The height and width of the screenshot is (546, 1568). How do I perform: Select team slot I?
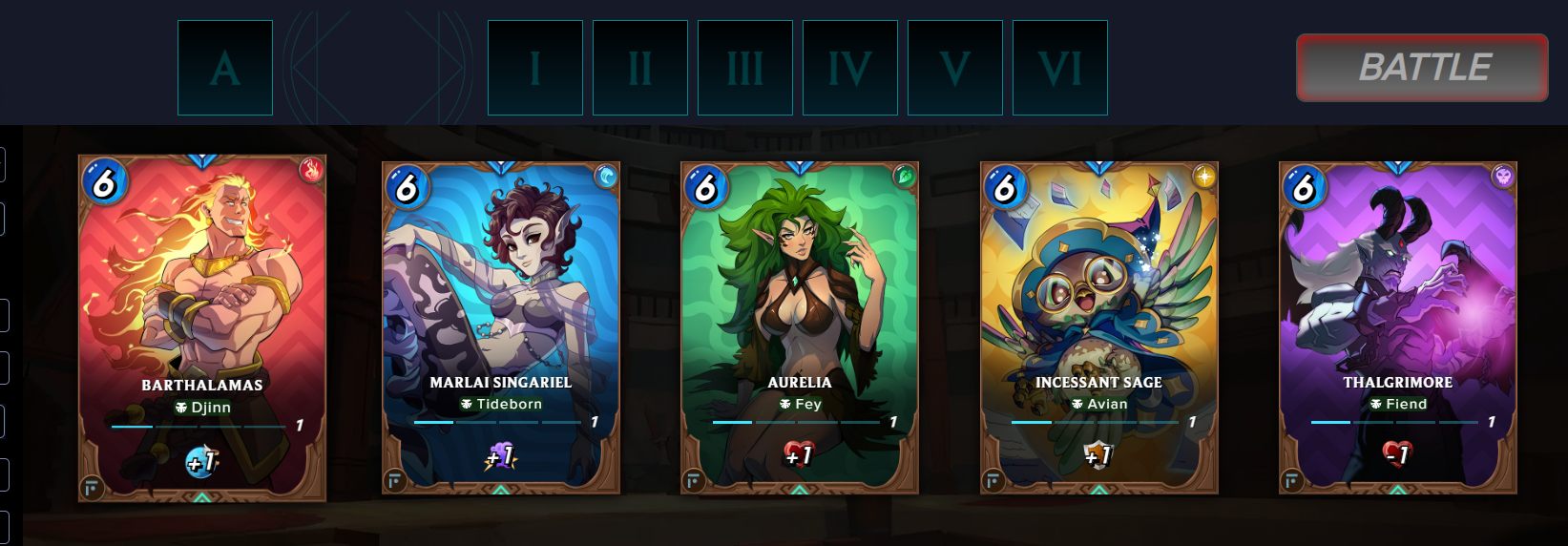pyautogui.click(x=535, y=68)
